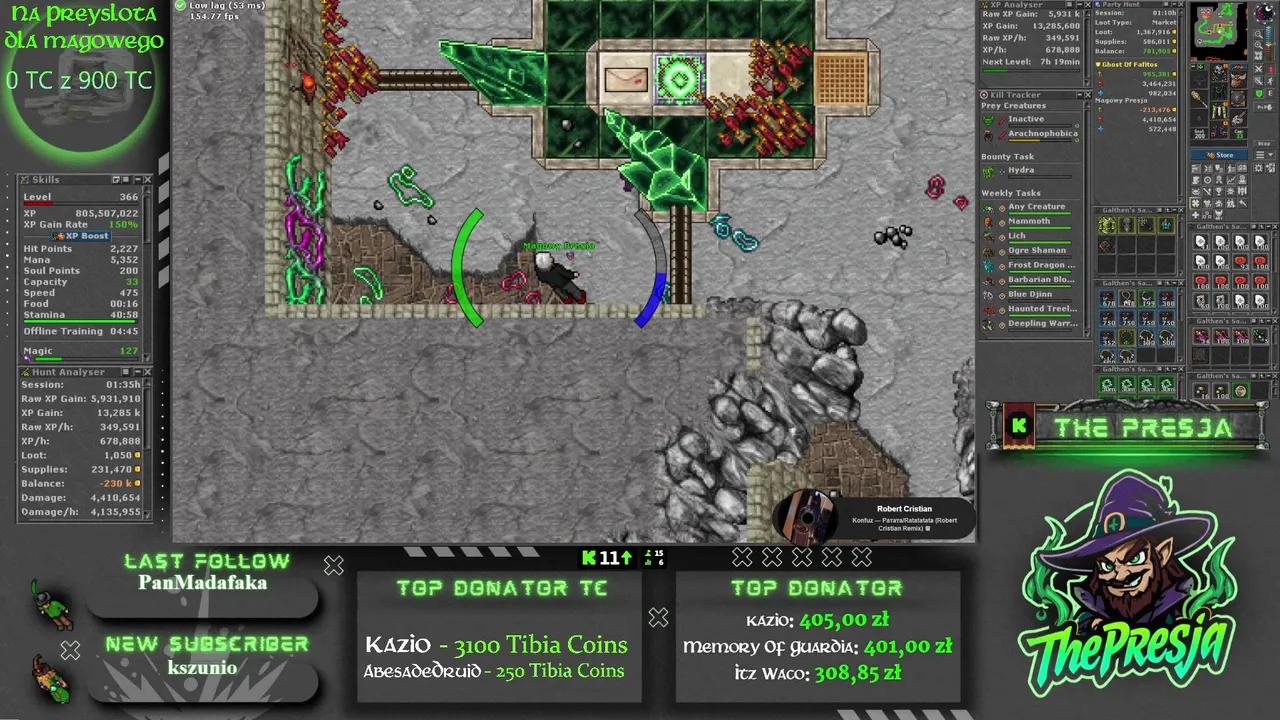Select the Any Creature weekly task
1280x720 pixels.
tap(1036, 207)
